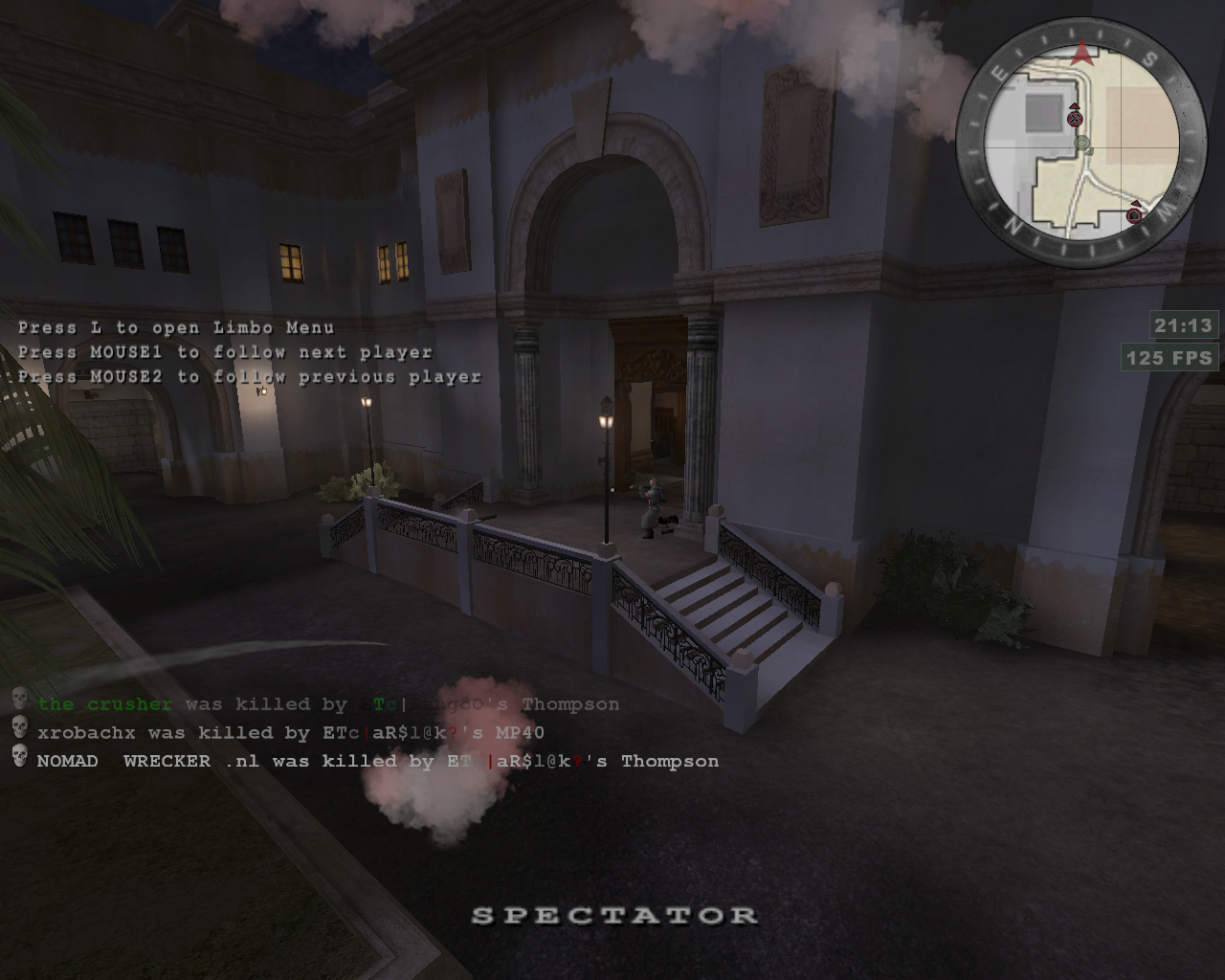Select the green player marker at the minimap center
Viewport: 1225px width, 980px height.
(x=1082, y=144)
